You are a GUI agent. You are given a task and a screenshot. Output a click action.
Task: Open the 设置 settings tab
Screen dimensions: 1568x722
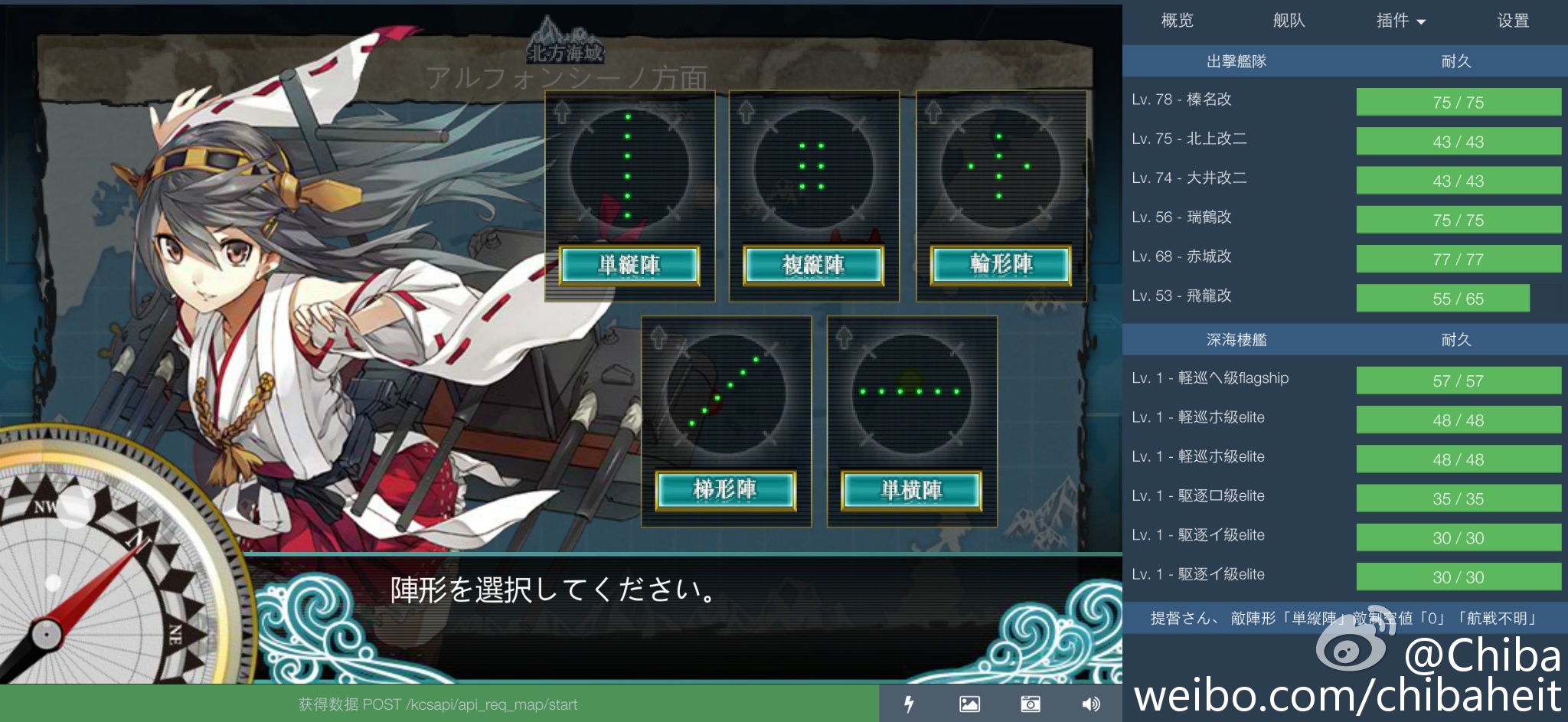pyautogui.click(x=1513, y=21)
